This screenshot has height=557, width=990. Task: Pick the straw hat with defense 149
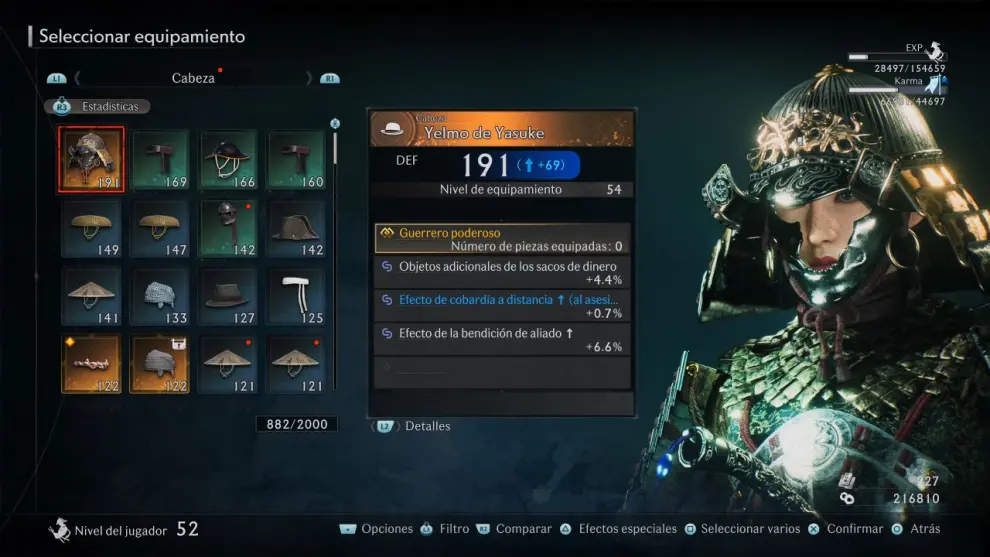point(91,228)
